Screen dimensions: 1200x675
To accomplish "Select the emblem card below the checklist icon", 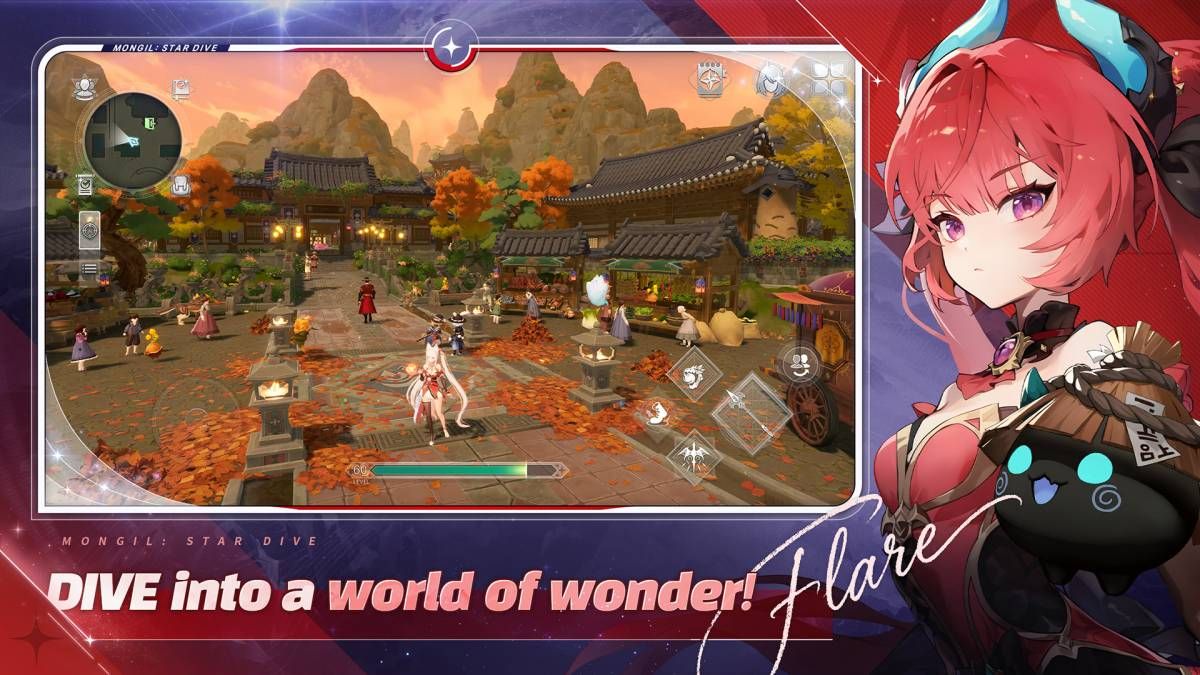I will [x=89, y=232].
